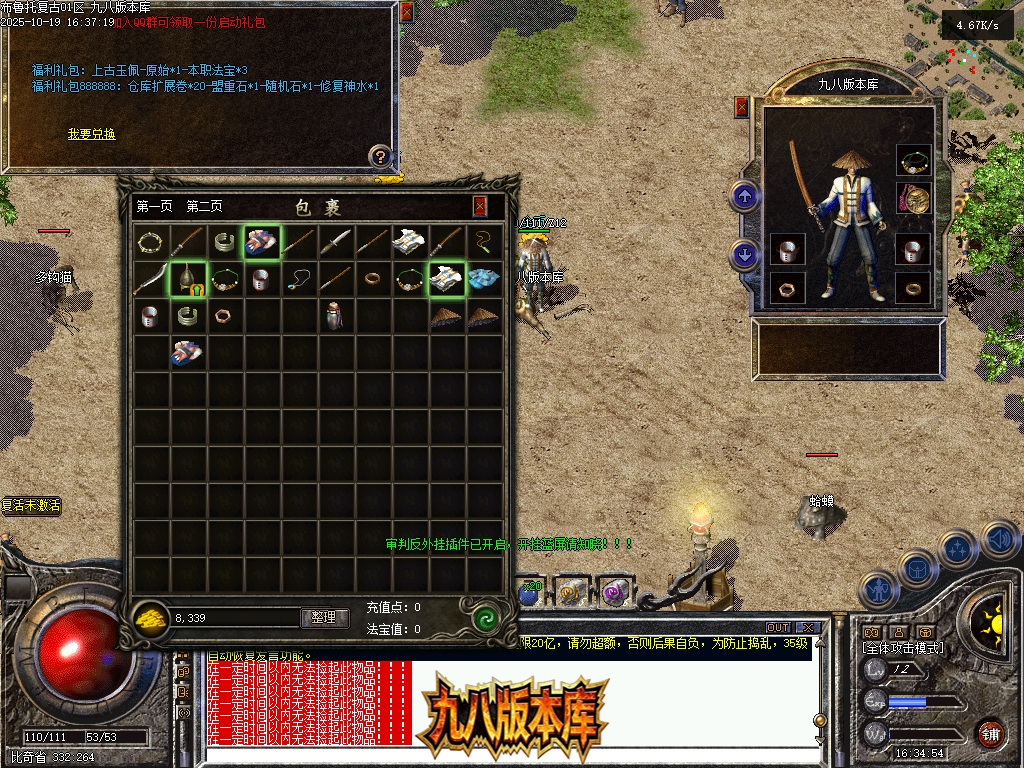Switch to the 第二页 bag page

[205, 207]
